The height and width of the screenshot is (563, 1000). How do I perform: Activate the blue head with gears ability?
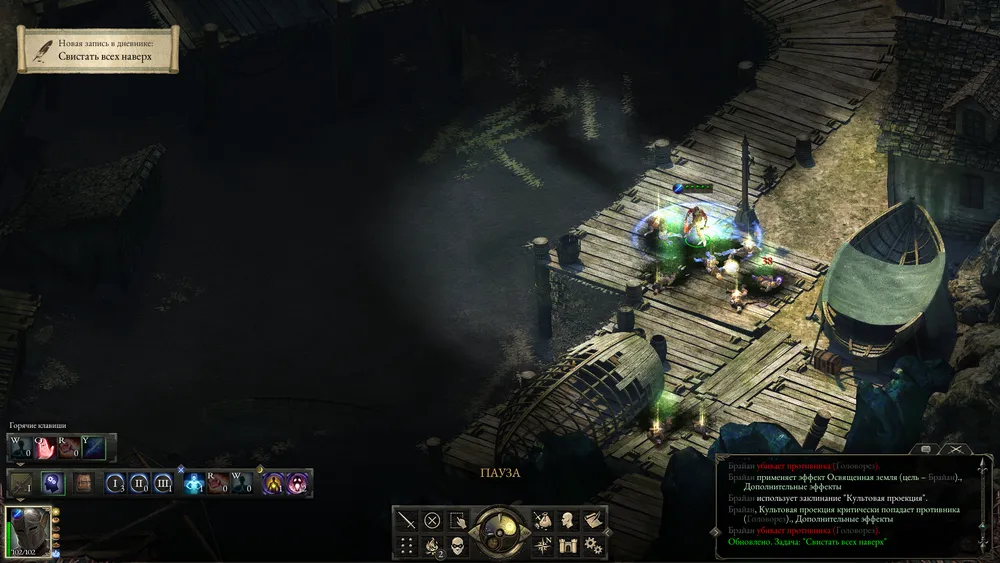point(53,484)
